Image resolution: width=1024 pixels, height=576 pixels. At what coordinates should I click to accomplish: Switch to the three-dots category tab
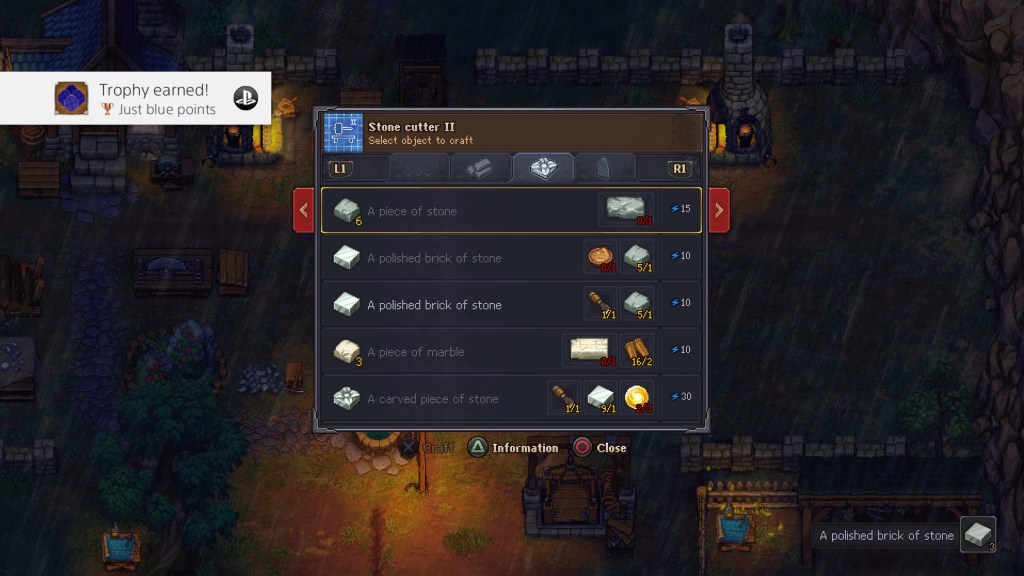tap(418, 169)
